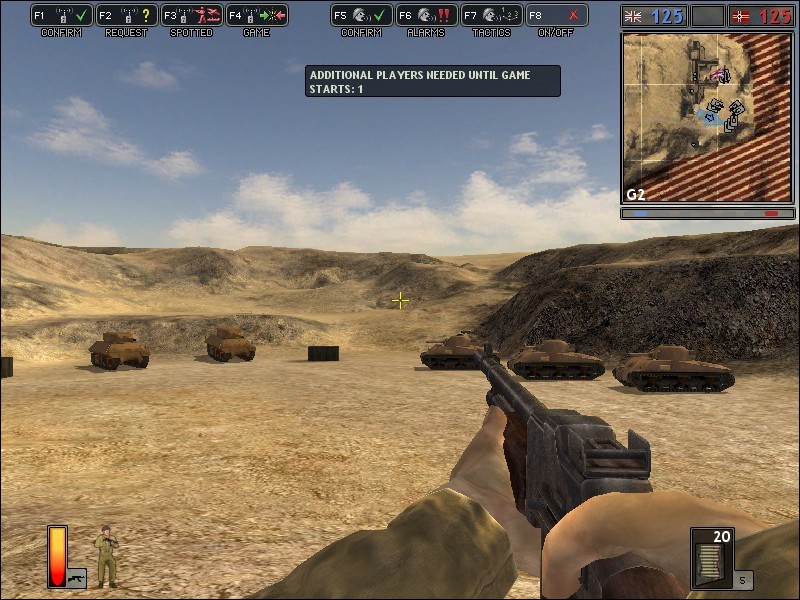Select the F3 Spotted radio menu
800x600 pixels.
click(x=190, y=16)
